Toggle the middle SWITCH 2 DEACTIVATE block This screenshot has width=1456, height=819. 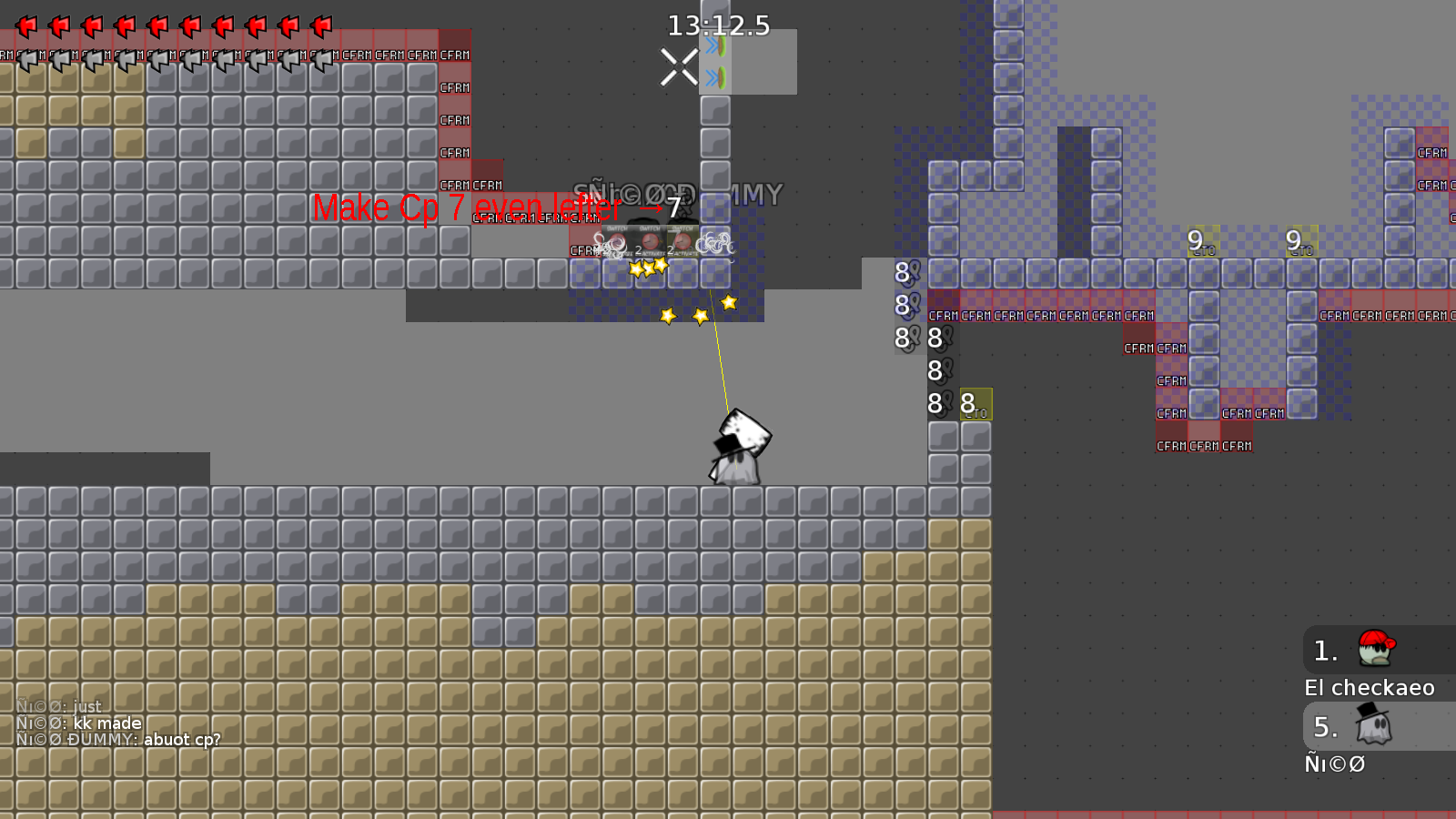click(x=650, y=240)
